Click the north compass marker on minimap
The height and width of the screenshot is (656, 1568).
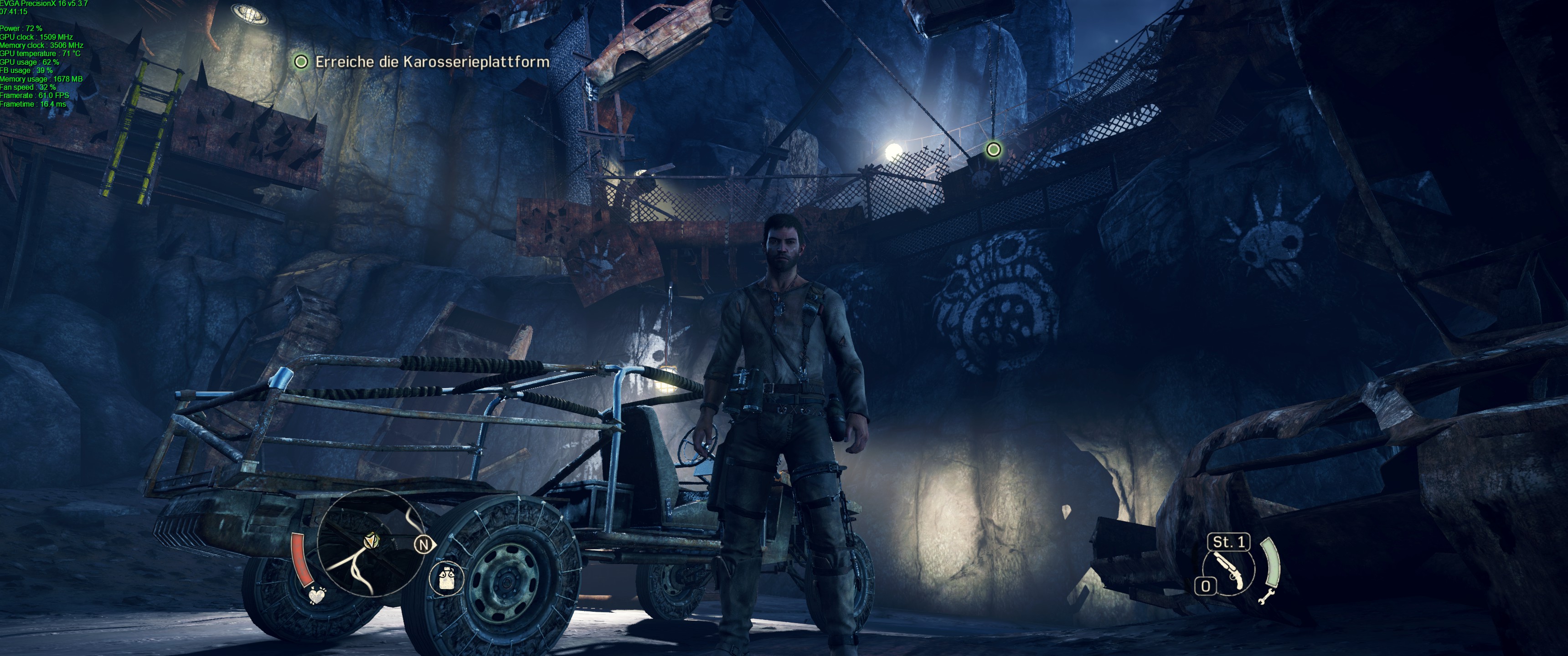click(423, 545)
